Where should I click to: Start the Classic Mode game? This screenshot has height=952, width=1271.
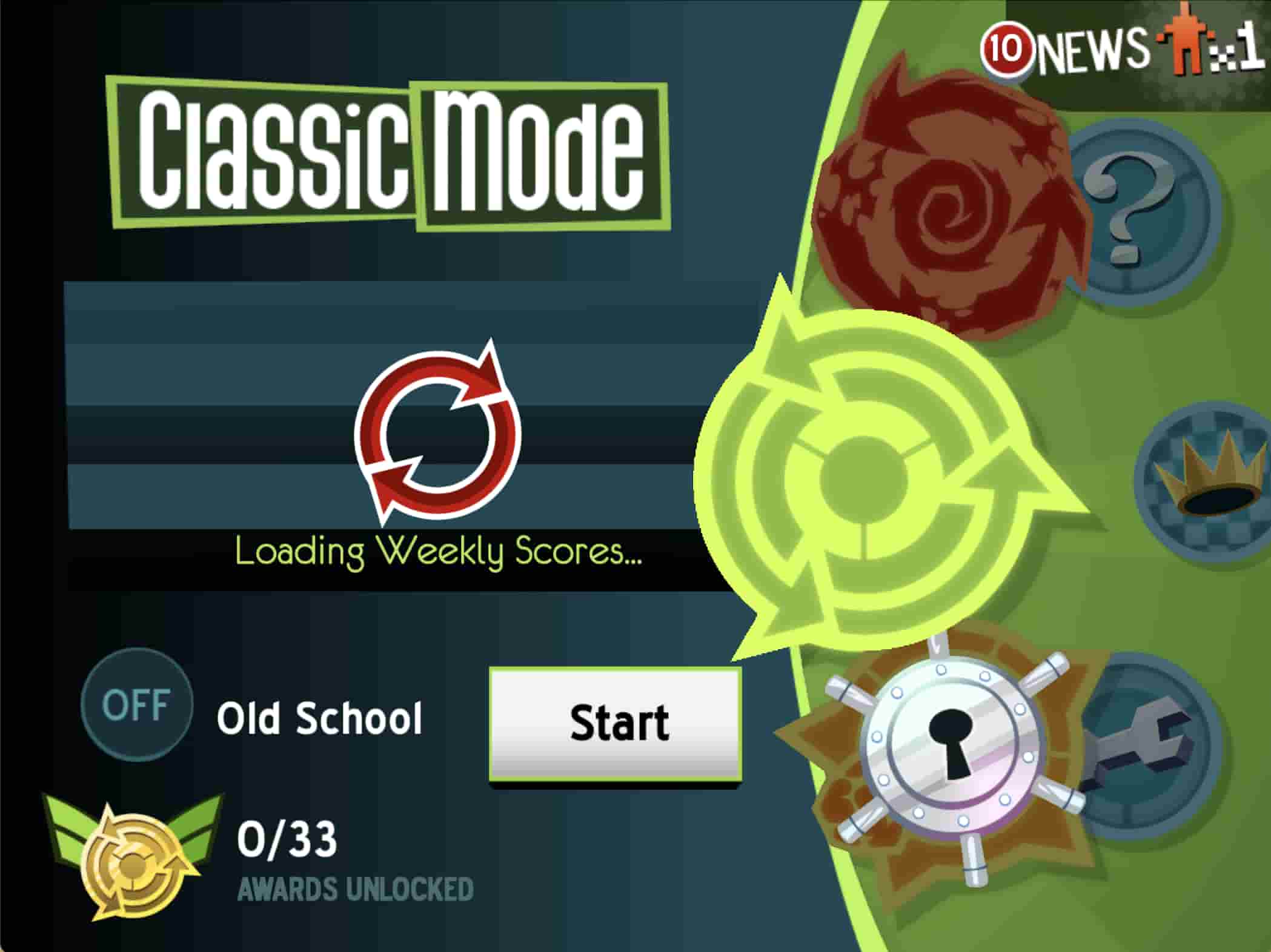616,724
